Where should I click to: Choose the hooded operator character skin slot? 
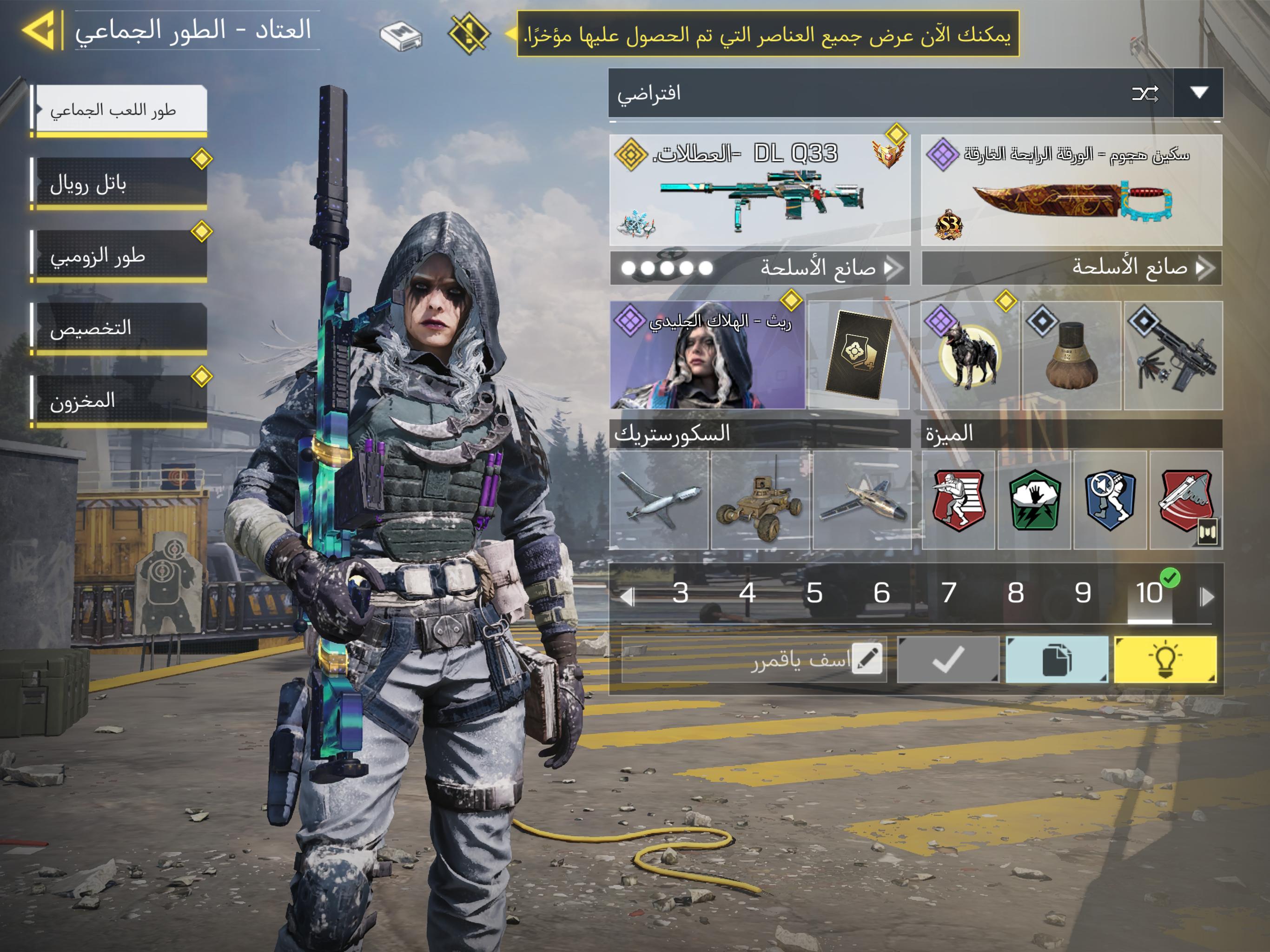pos(708,356)
